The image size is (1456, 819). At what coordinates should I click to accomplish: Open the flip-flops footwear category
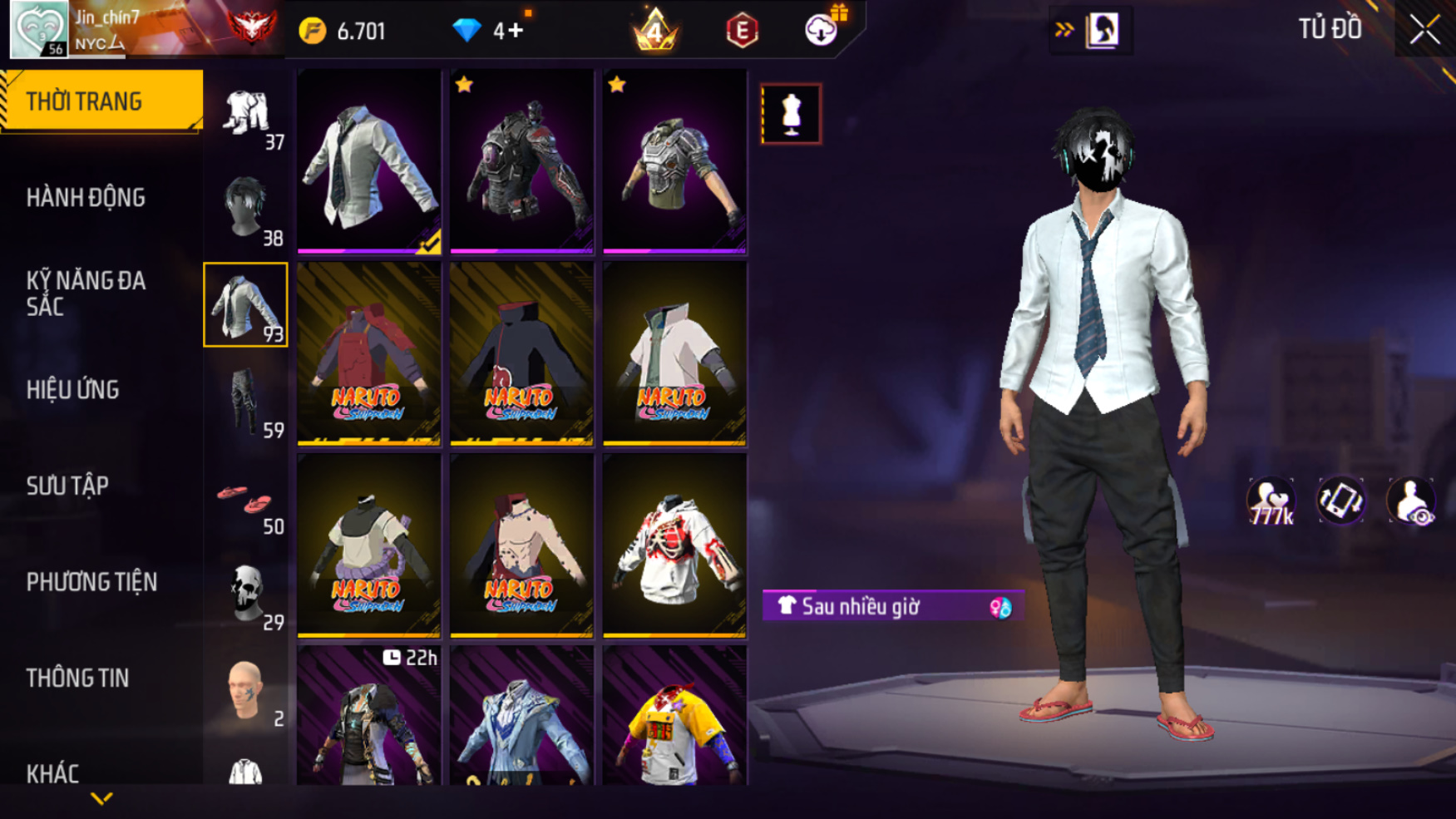click(245, 499)
